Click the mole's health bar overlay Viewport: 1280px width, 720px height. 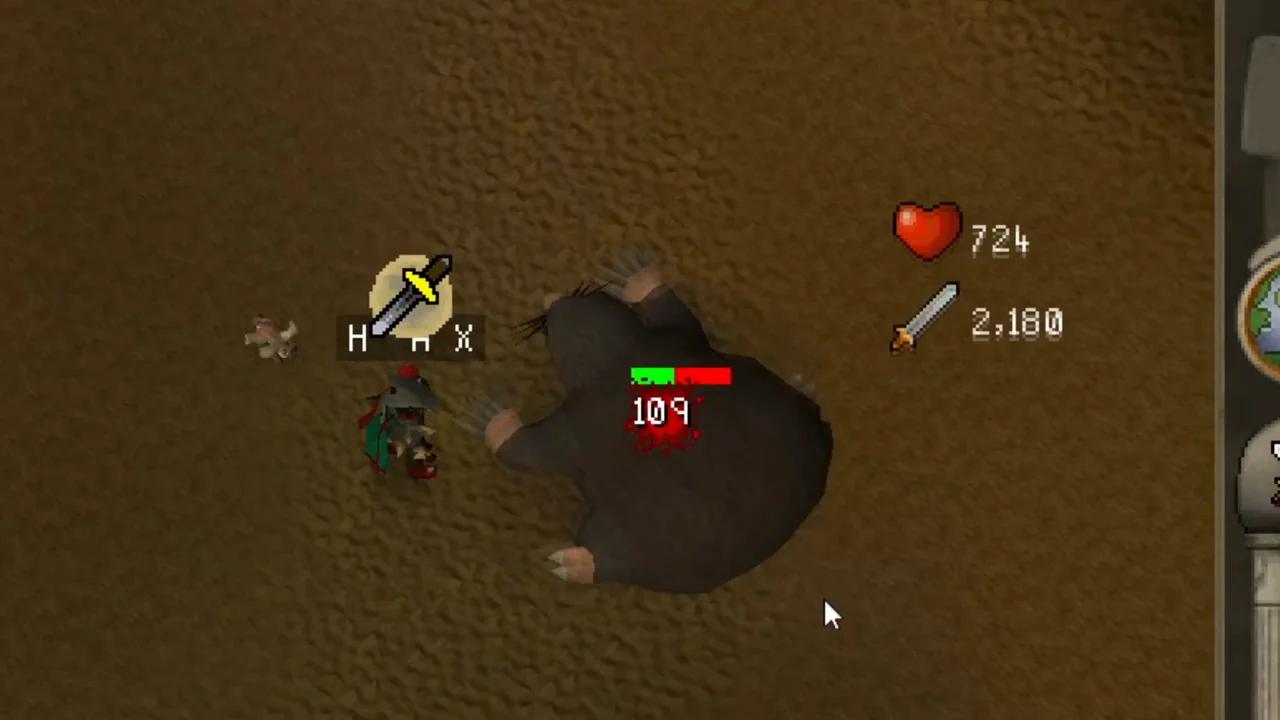point(680,377)
